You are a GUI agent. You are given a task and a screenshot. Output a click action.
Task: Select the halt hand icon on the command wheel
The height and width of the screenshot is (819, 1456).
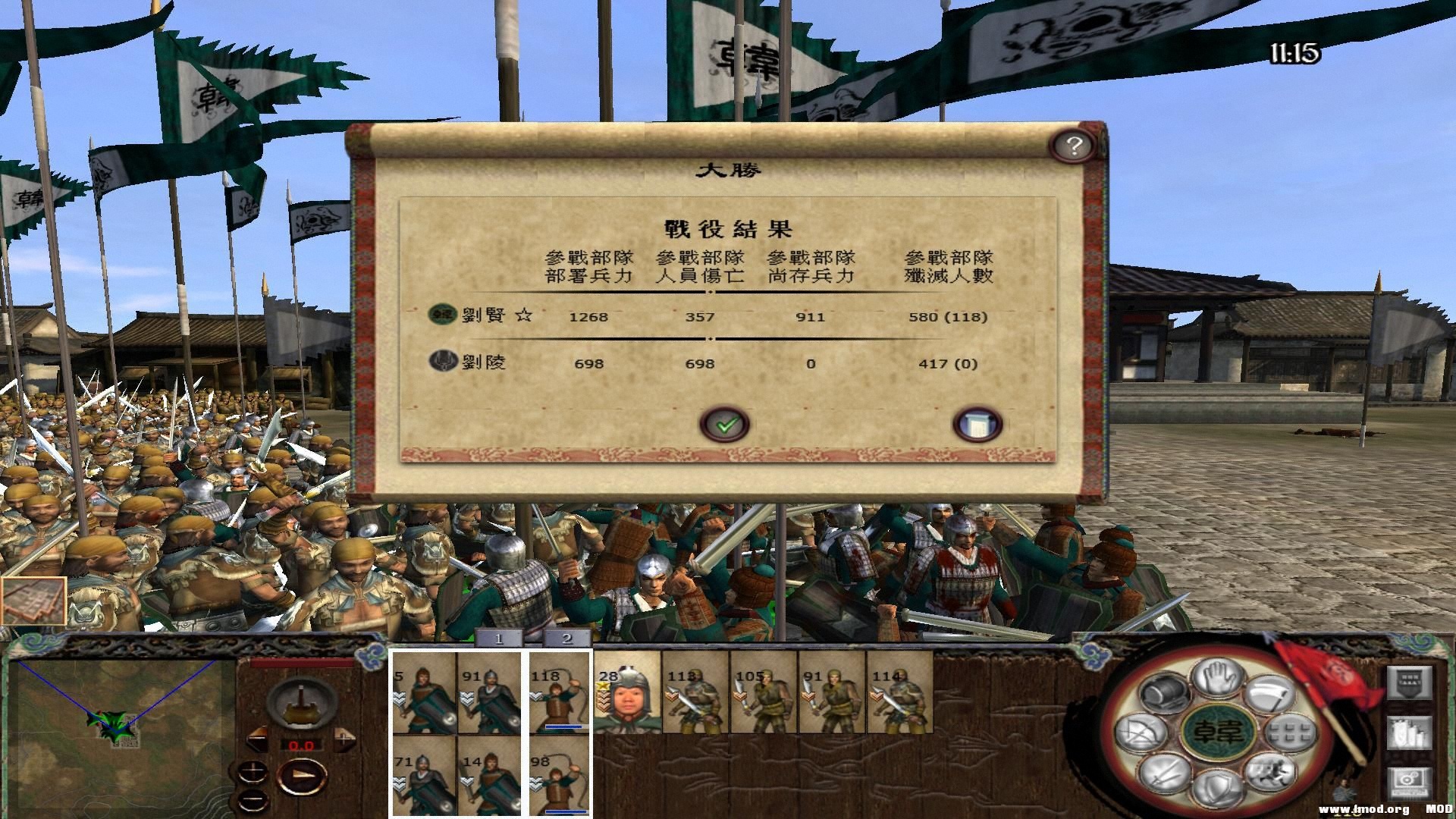1215,678
